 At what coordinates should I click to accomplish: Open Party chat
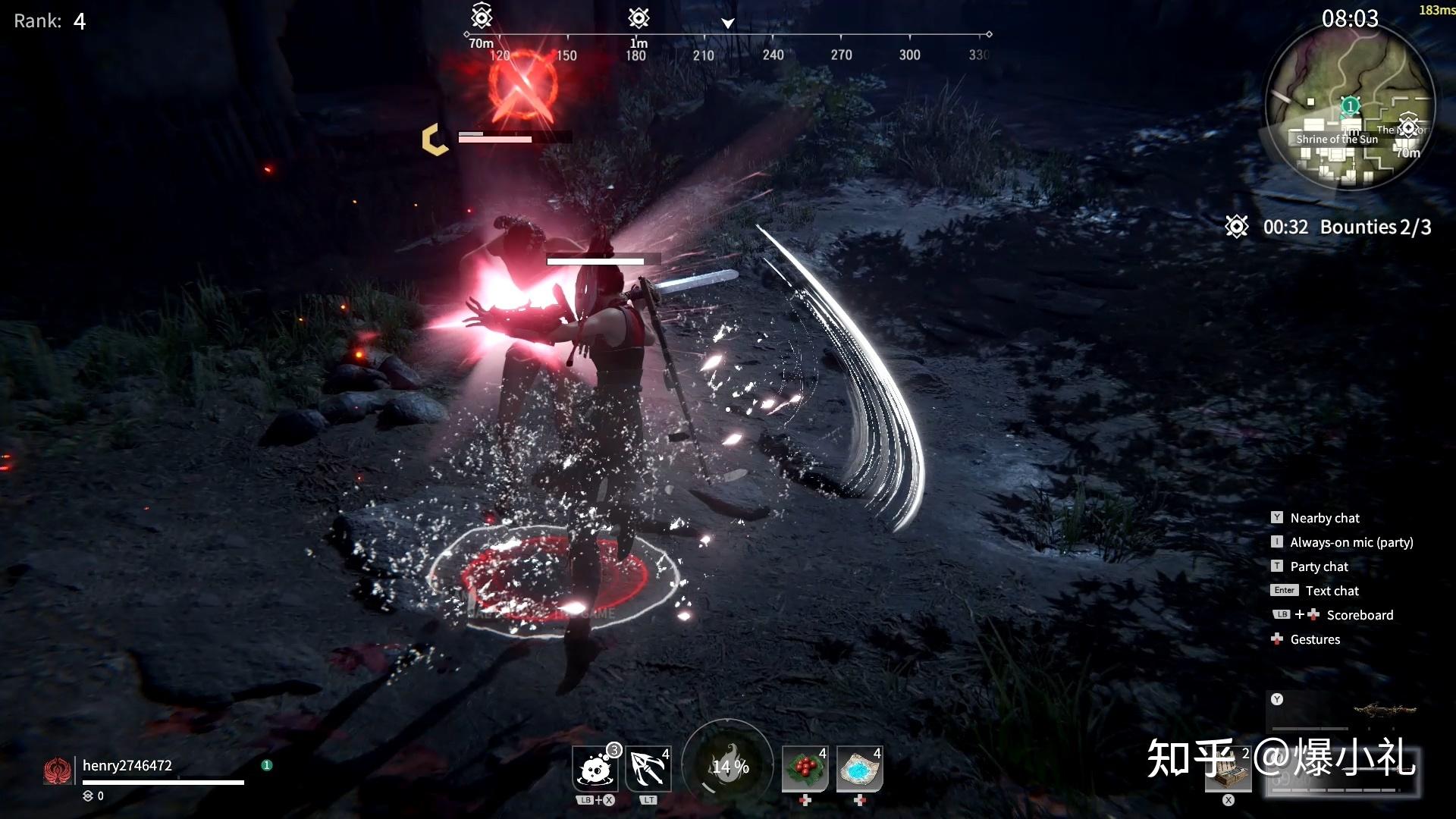click(x=1319, y=566)
